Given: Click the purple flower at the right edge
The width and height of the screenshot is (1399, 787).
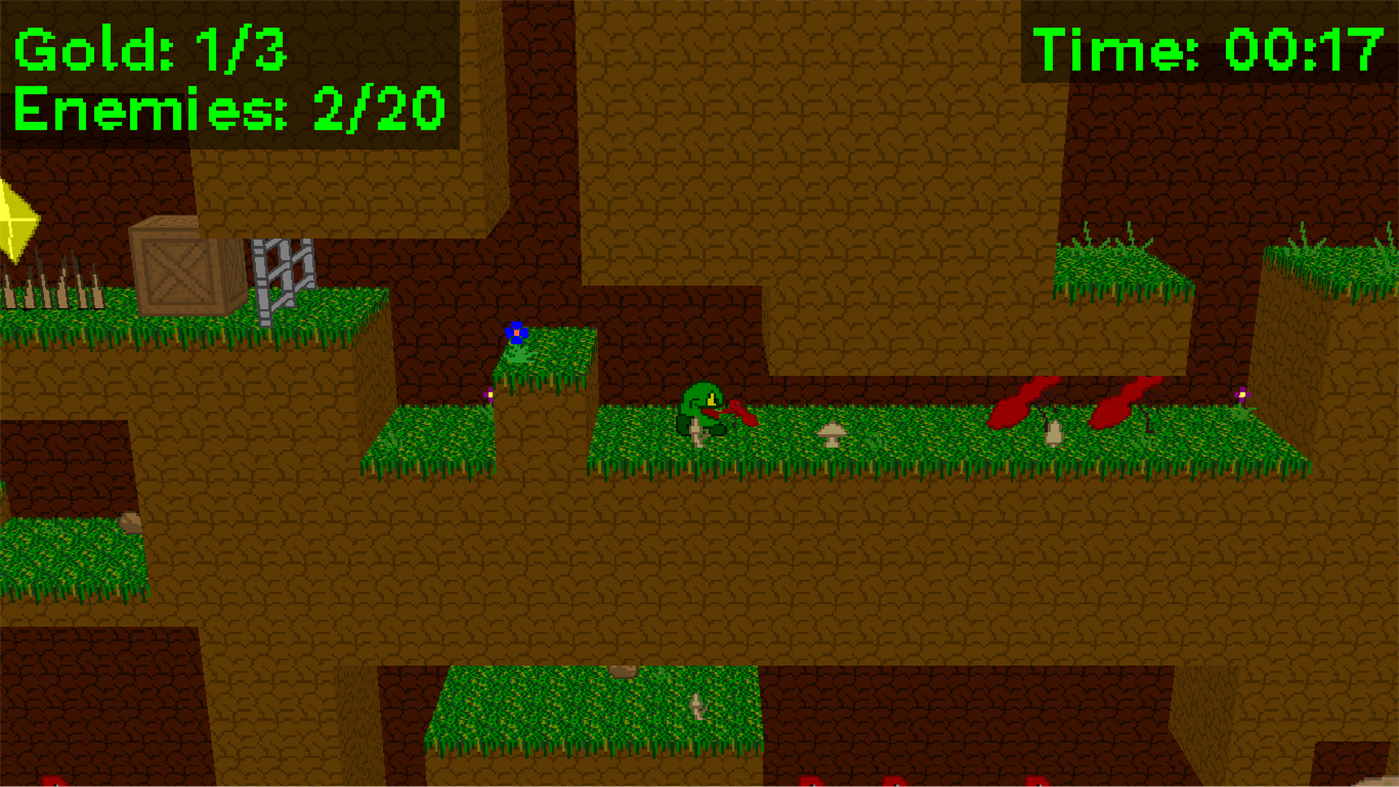Looking at the screenshot, I should click(x=1241, y=396).
